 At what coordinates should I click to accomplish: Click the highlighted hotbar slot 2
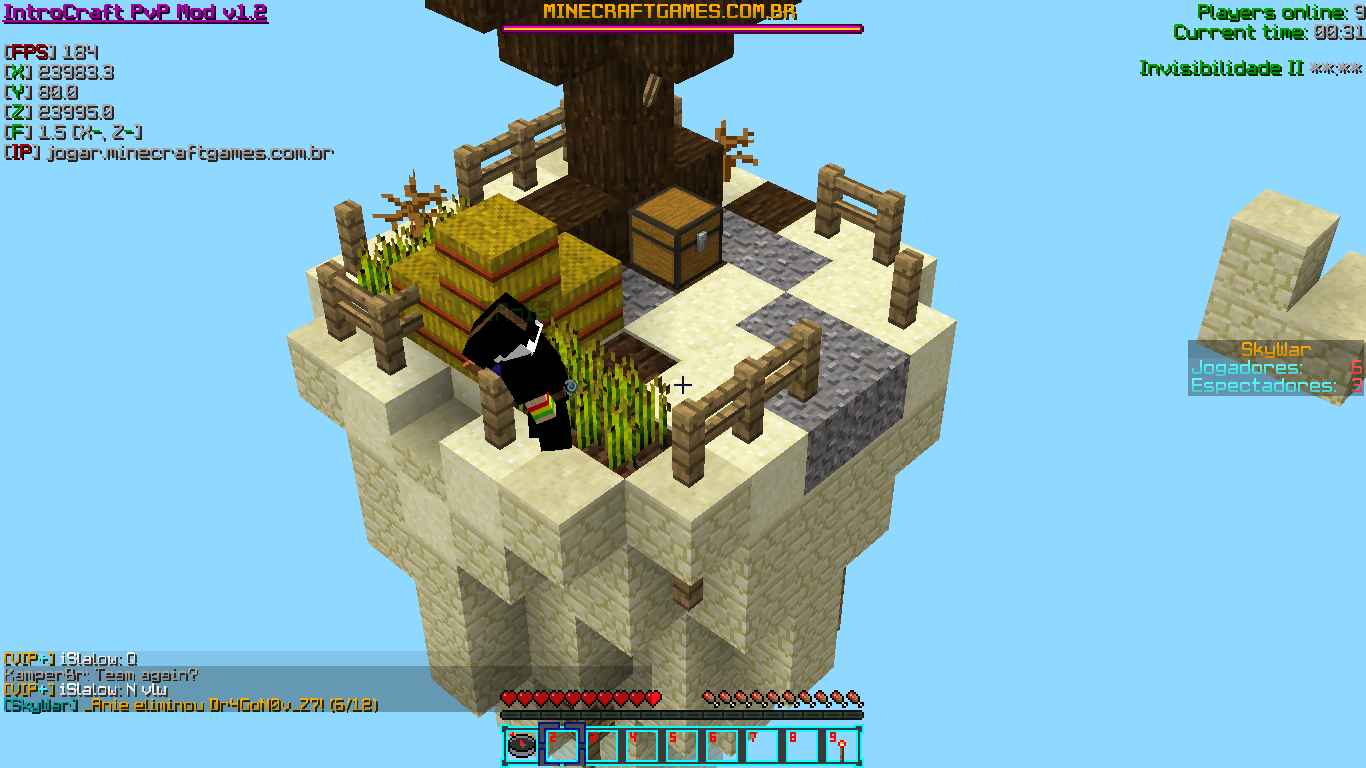coord(561,745)
